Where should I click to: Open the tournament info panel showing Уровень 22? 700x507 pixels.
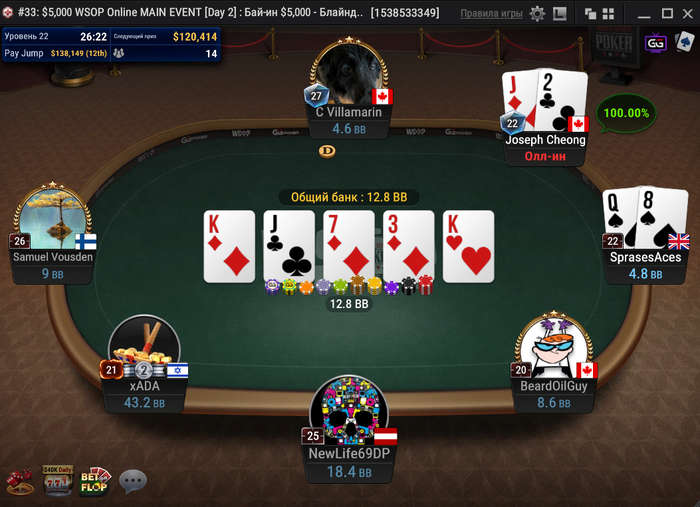110,44
